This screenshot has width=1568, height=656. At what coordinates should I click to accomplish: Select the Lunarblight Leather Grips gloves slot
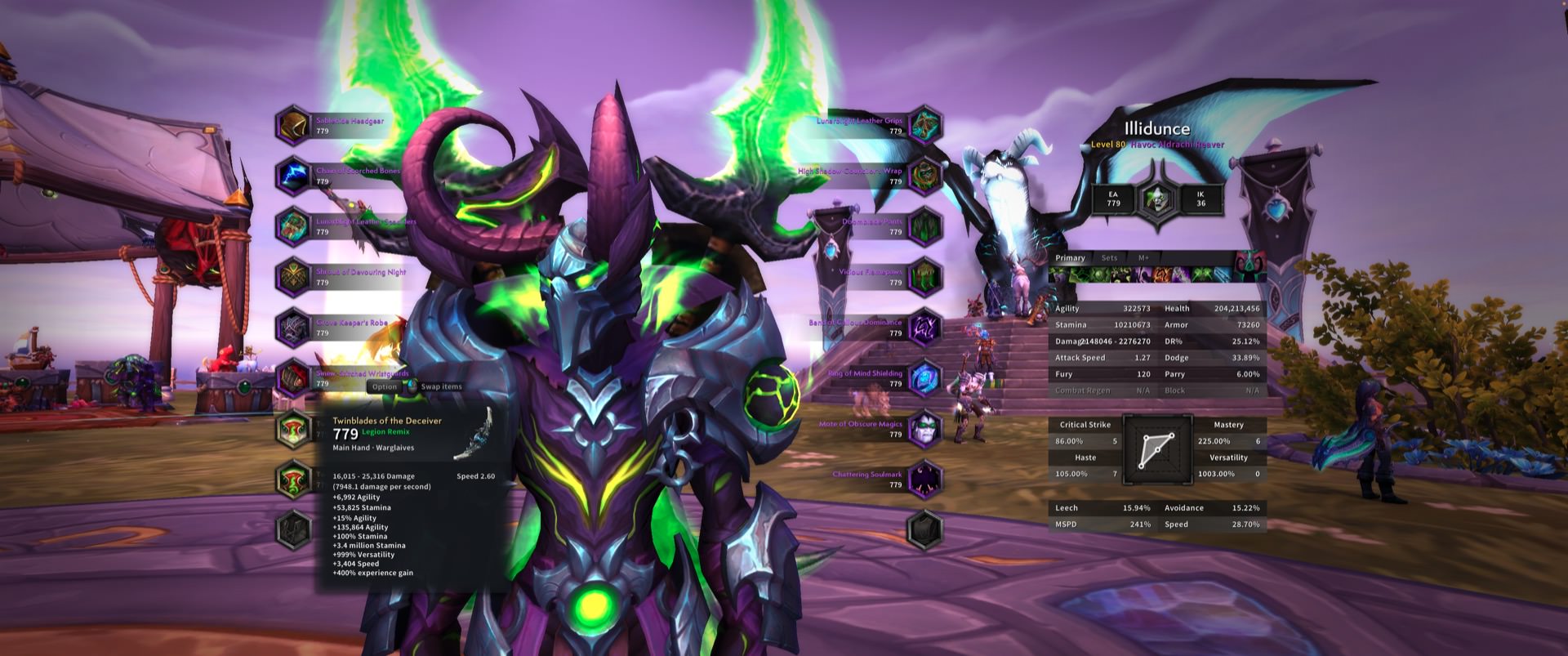[x=925, y=126]
